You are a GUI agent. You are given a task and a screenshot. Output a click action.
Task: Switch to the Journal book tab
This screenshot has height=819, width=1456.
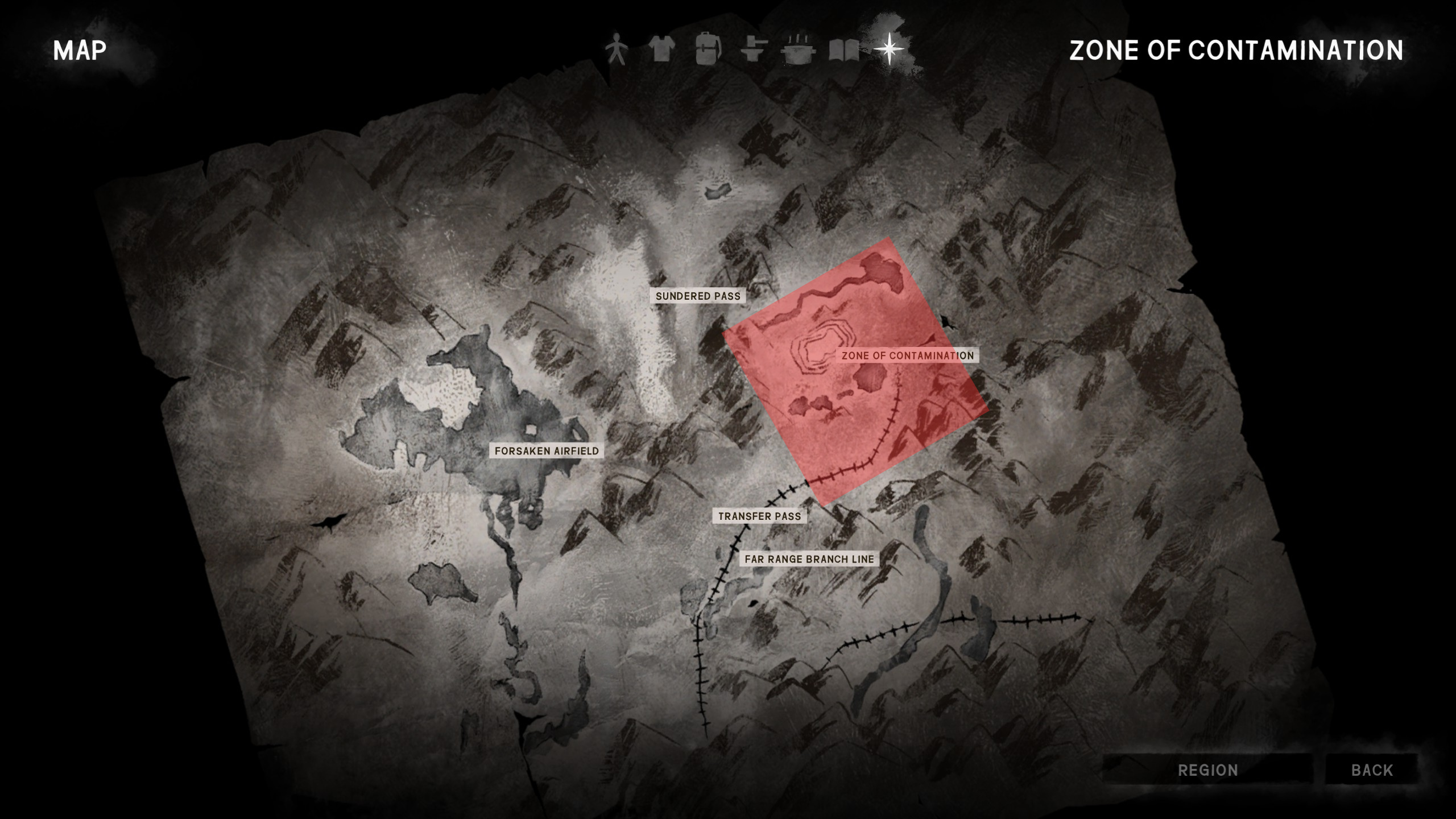[844, 50]
